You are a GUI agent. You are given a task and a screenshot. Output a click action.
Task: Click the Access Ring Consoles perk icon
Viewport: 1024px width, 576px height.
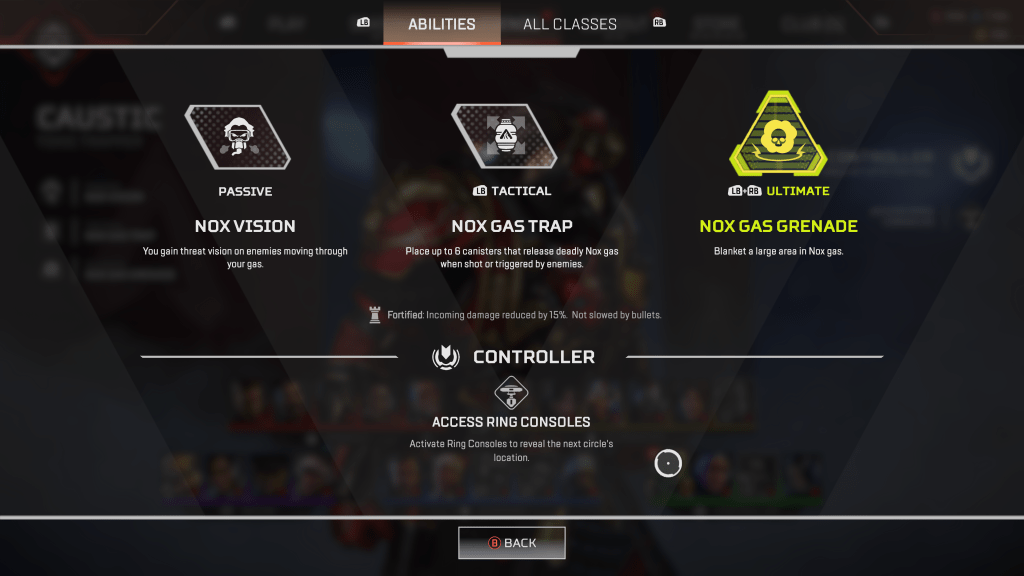[511, 393]
